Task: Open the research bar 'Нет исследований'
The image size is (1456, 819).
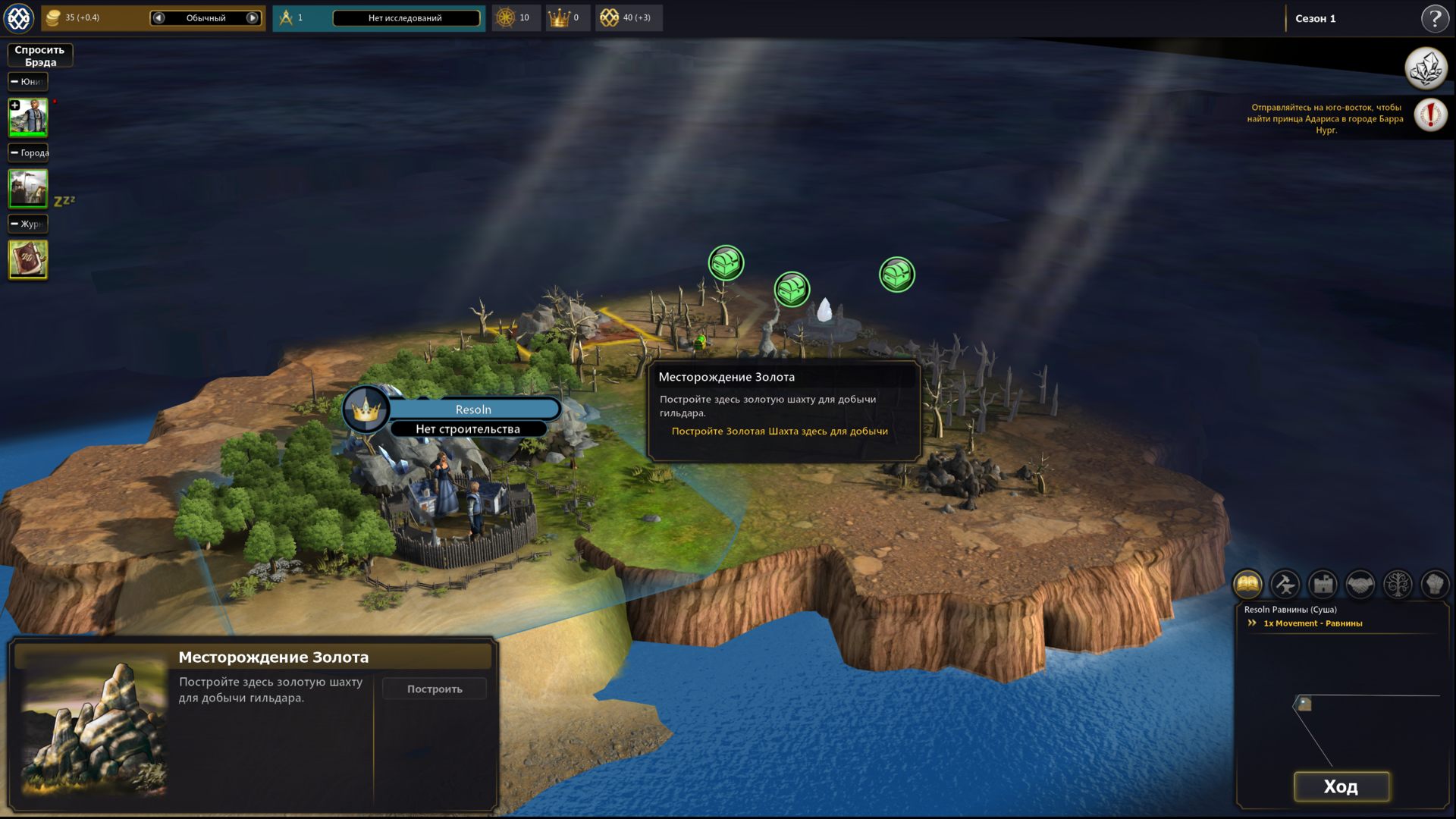Action: click(406, 18)
